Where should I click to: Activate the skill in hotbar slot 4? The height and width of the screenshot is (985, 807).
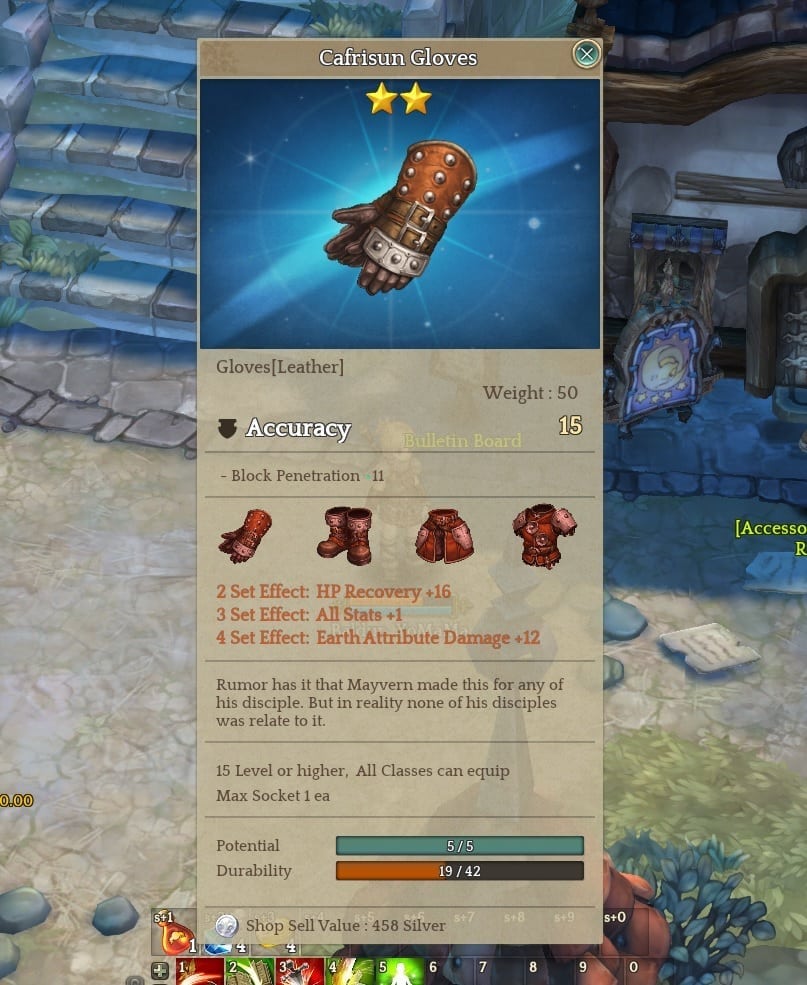coord(349,970)
